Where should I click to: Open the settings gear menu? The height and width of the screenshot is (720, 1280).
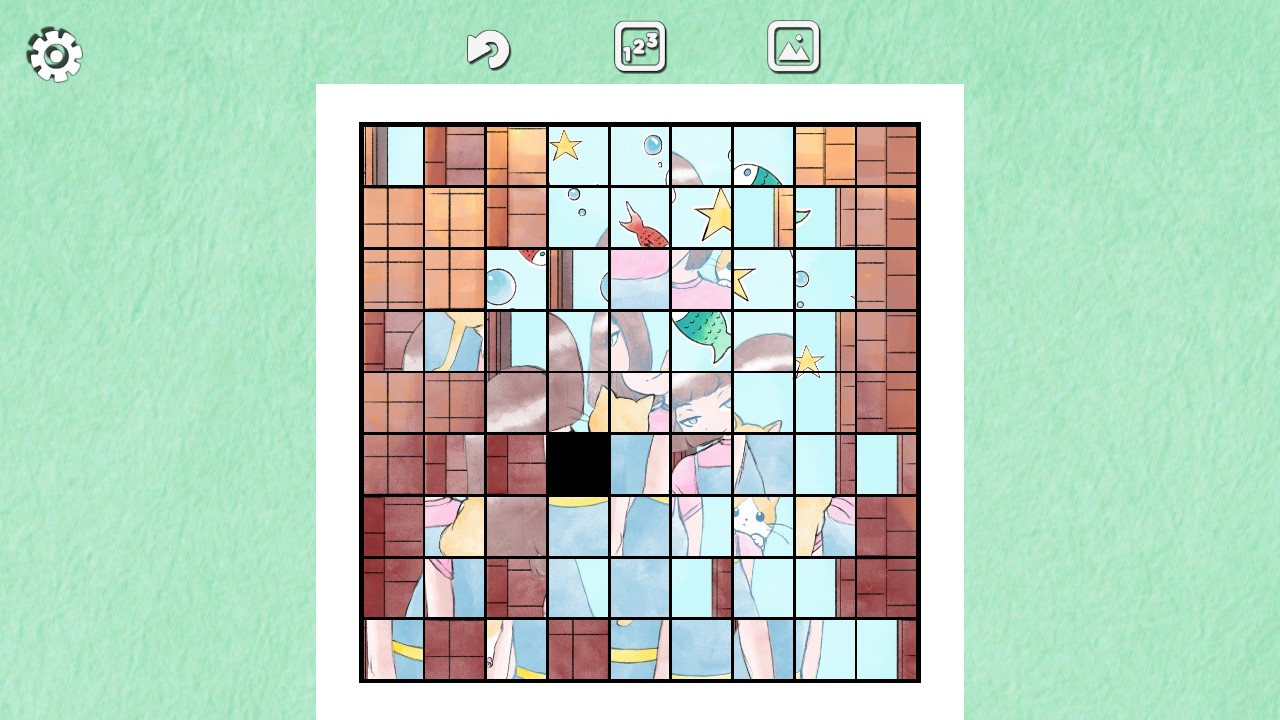click(x=54, y=54)
